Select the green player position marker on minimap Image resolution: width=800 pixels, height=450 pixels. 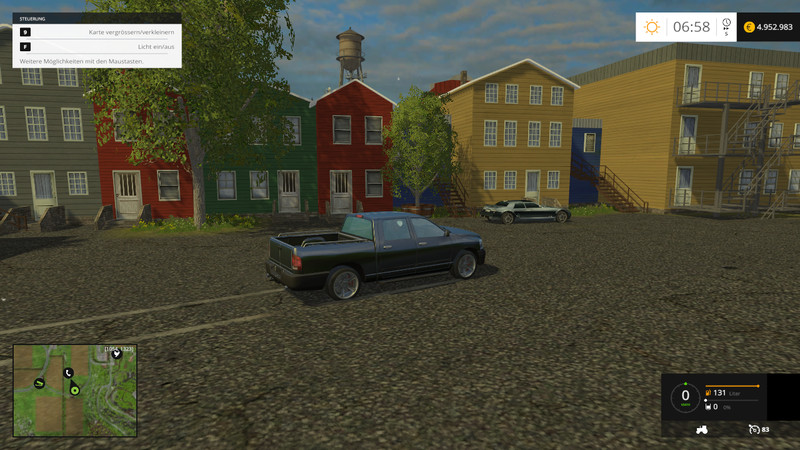(x=75, y=390)
